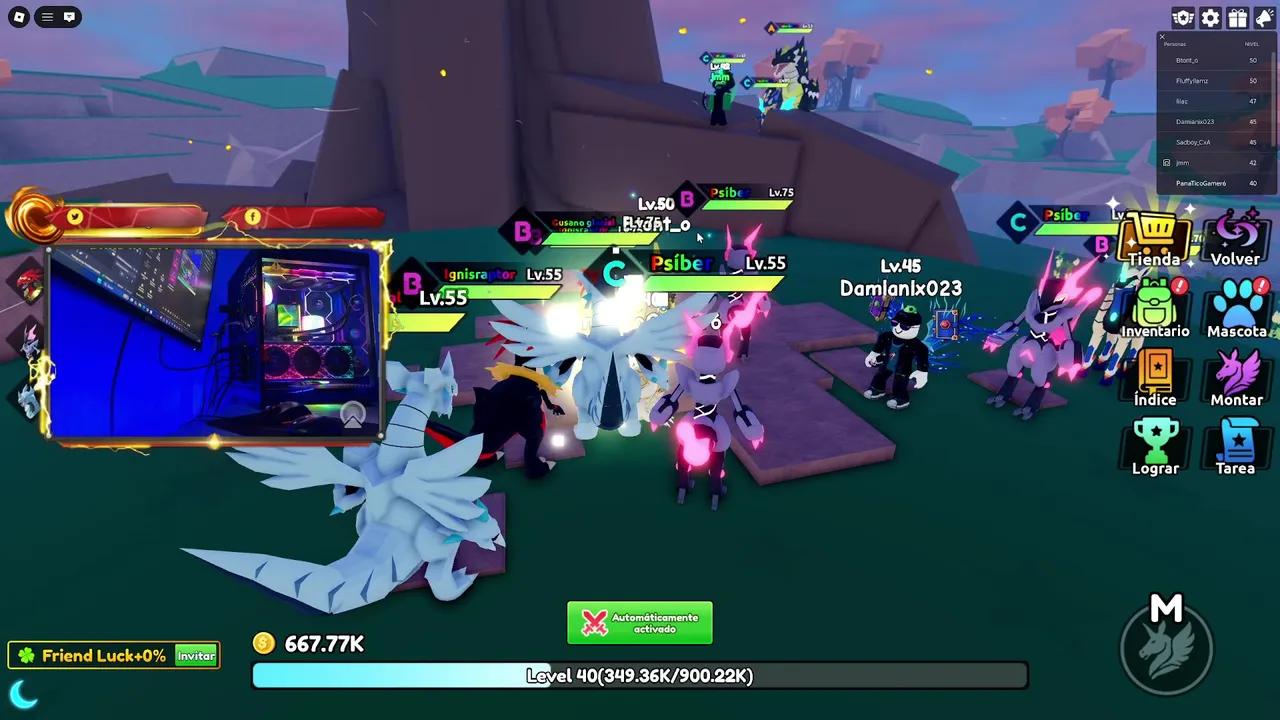Click the green Invitar button
Screen dimensions: 1280x720
[x=196, y=656]
